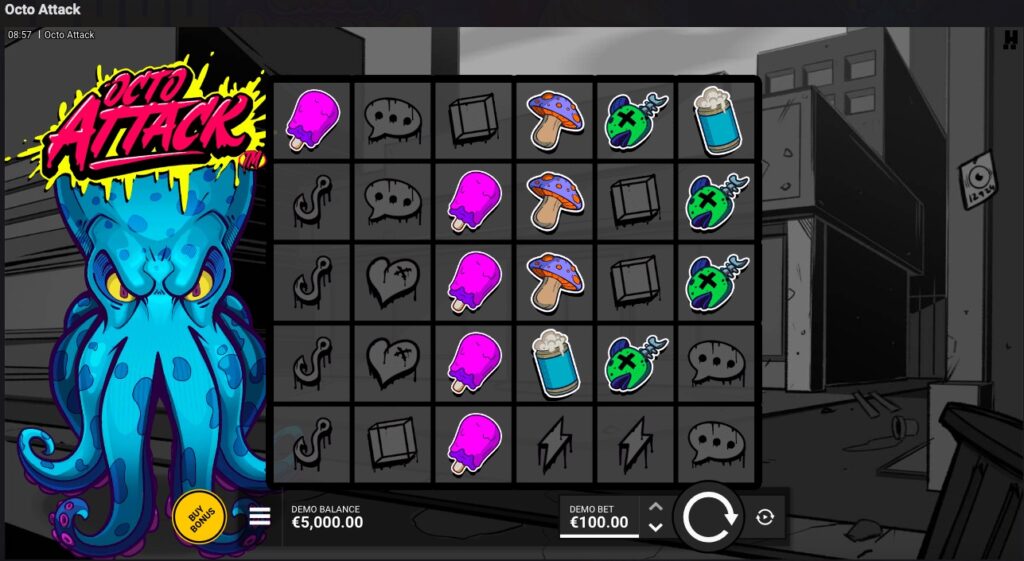Decrease the demo bet with the down arrow

655,527
